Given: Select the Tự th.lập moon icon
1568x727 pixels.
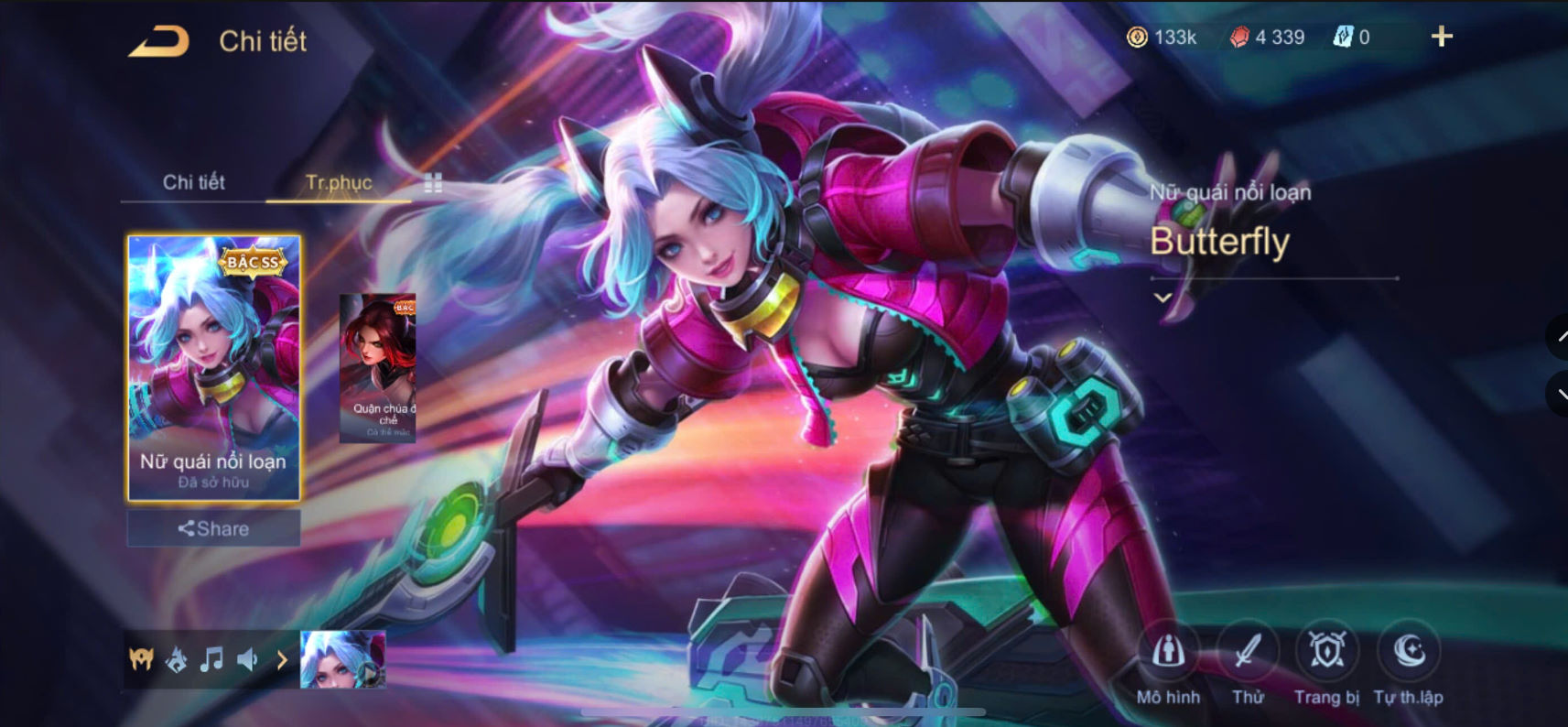Looking at the screenshot, I should (1407, 652).
